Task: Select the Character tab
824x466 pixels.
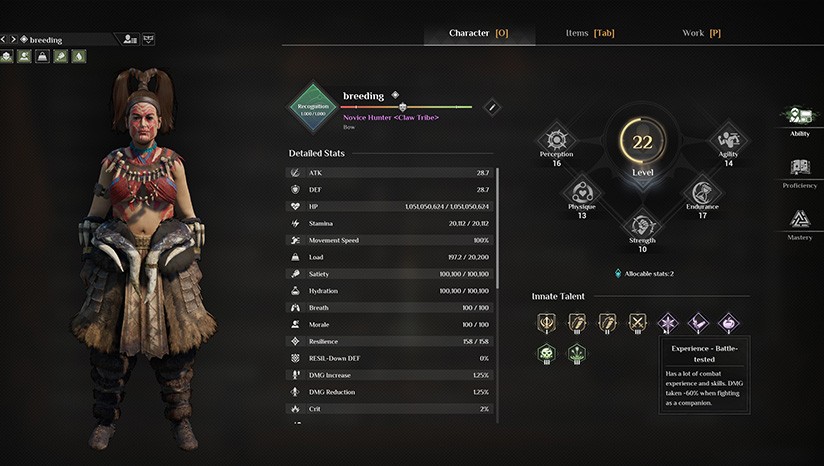Action: (479, 33)
